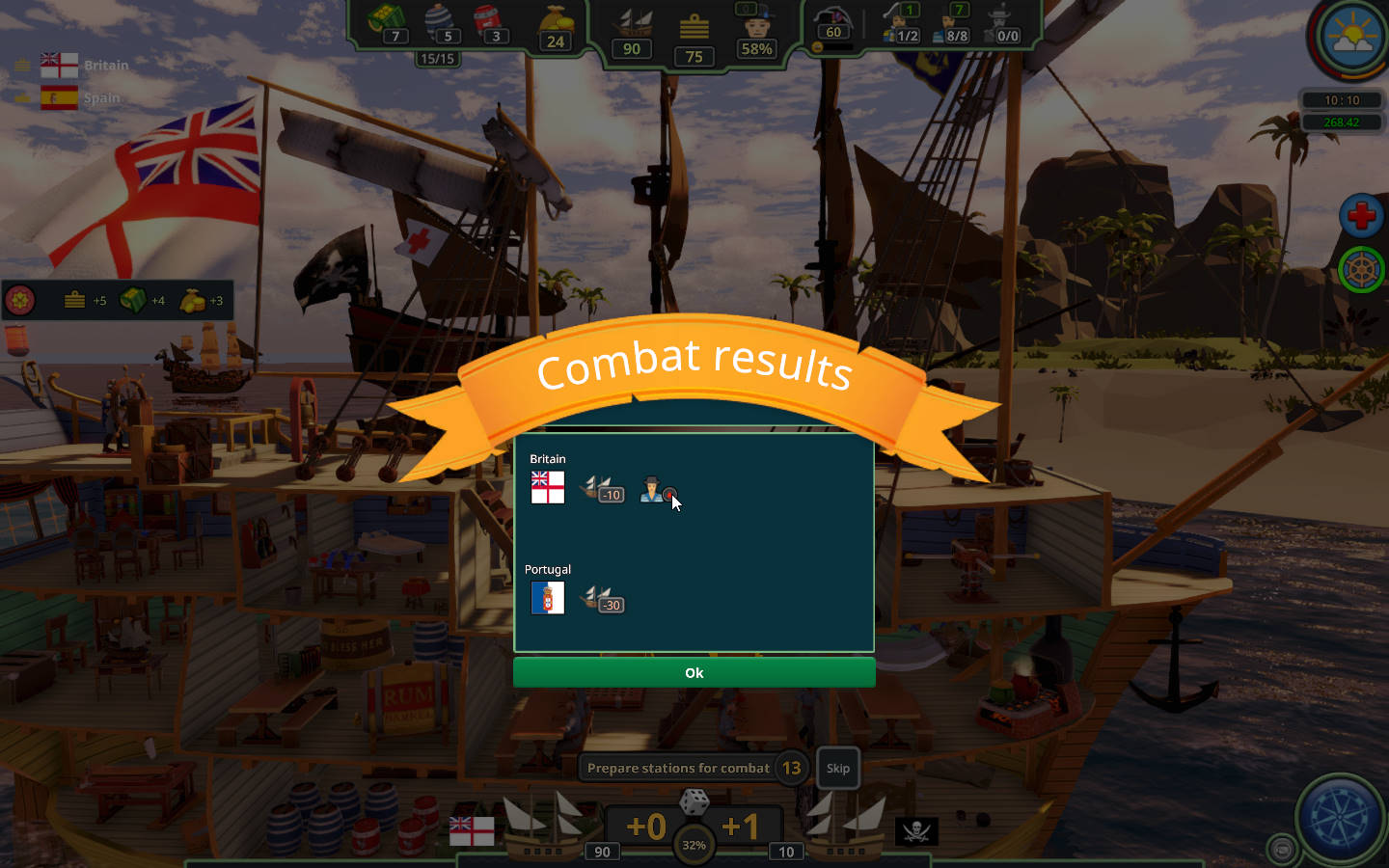Click the small round button beside compass
The width and height of the screenshot is (1389, 868).
click(1282, 848)
